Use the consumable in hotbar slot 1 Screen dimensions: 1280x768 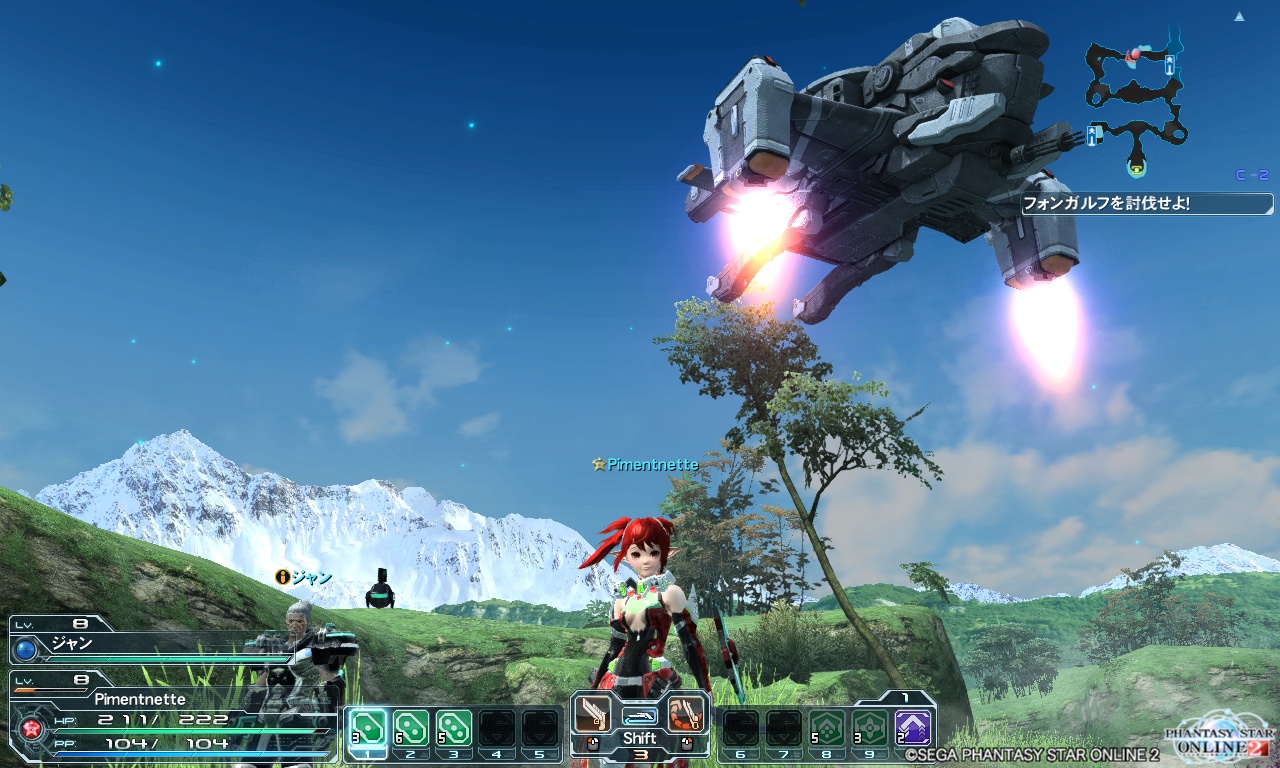[x=368, y=727]
